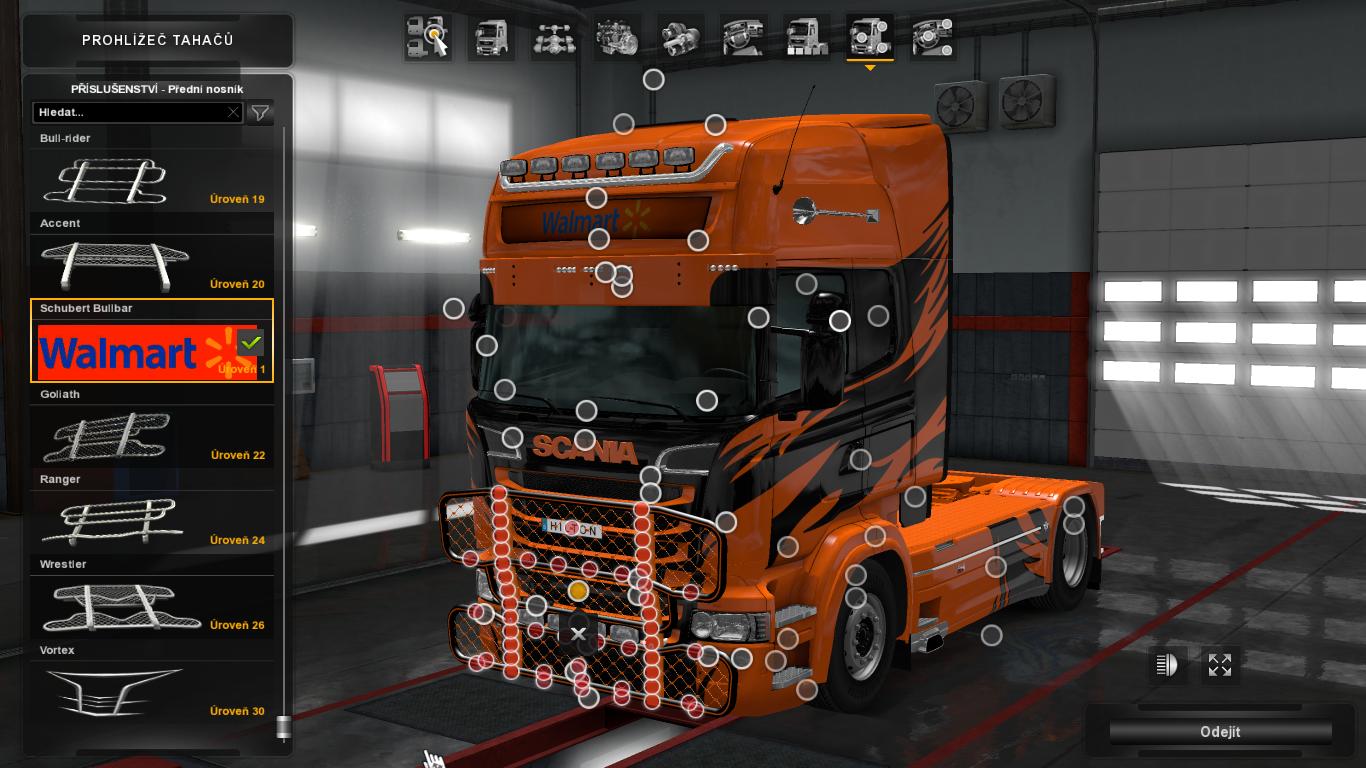
Task: Activate the fullscreen view arrows icon
Action: click(1220, 665)
